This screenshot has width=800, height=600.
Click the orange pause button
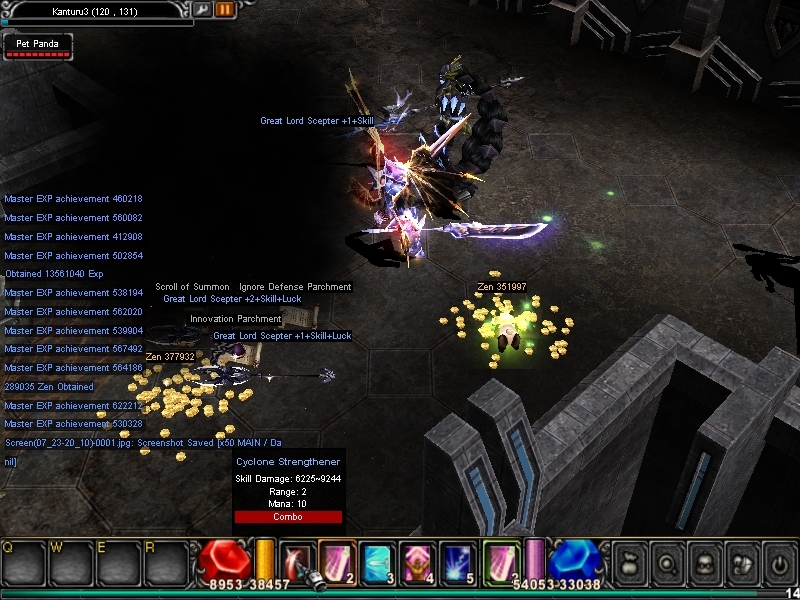tap(225, 9)
